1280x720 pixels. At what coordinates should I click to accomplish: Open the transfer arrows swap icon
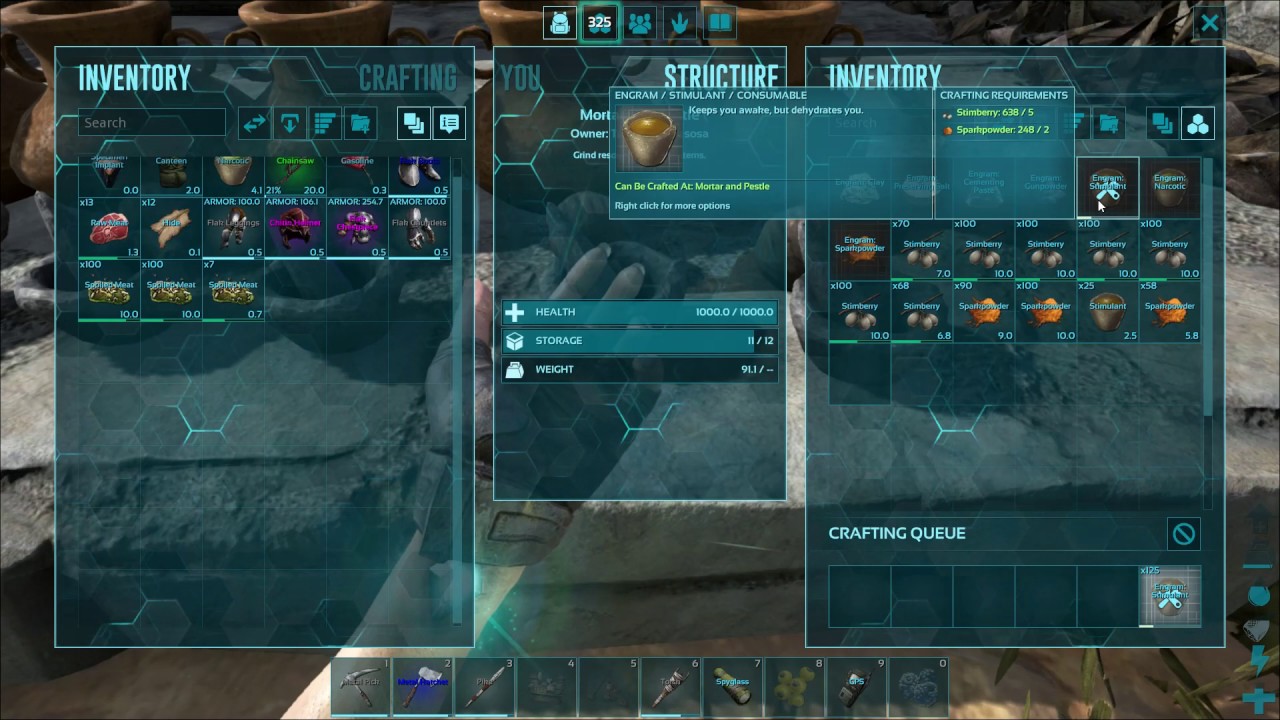254,122
